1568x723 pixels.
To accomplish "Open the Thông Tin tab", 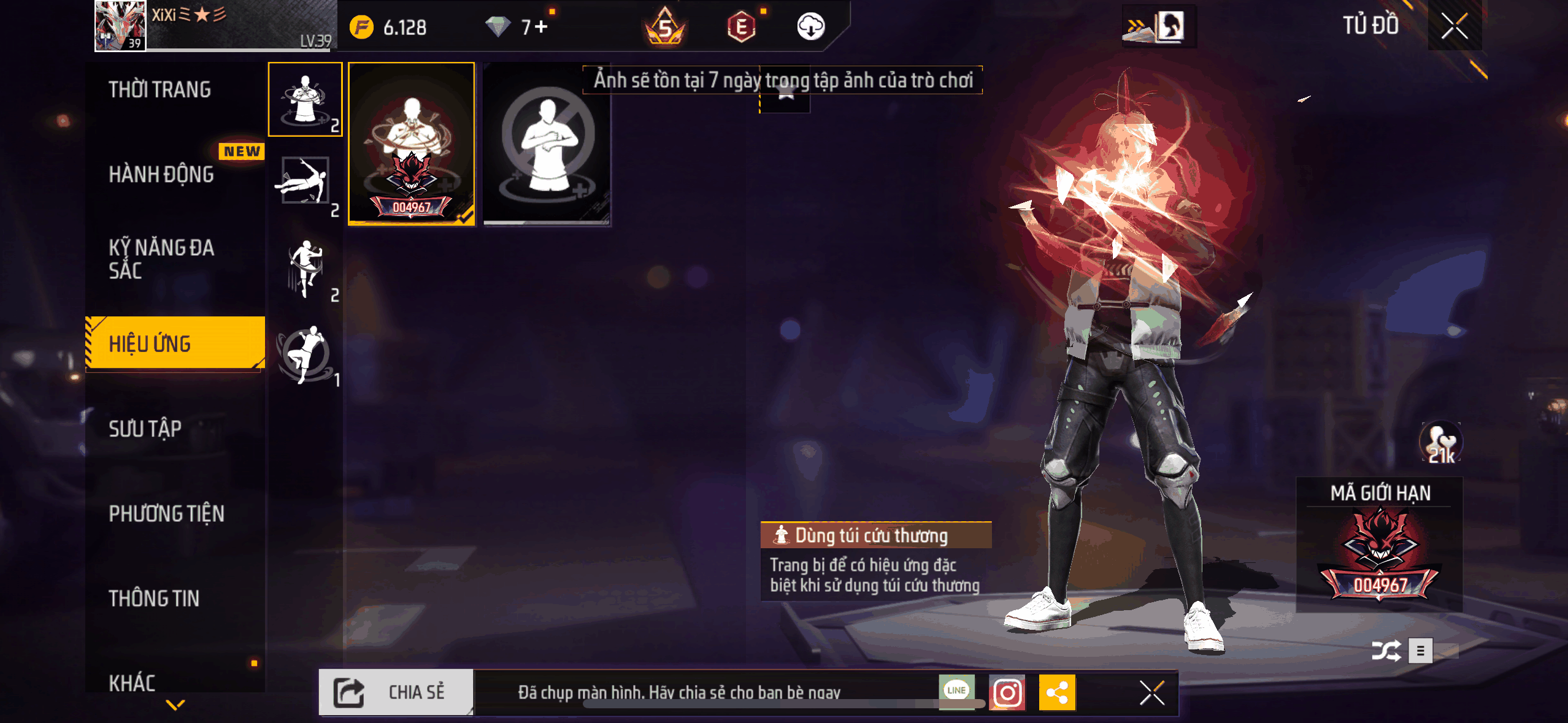I will click(154, 598).
